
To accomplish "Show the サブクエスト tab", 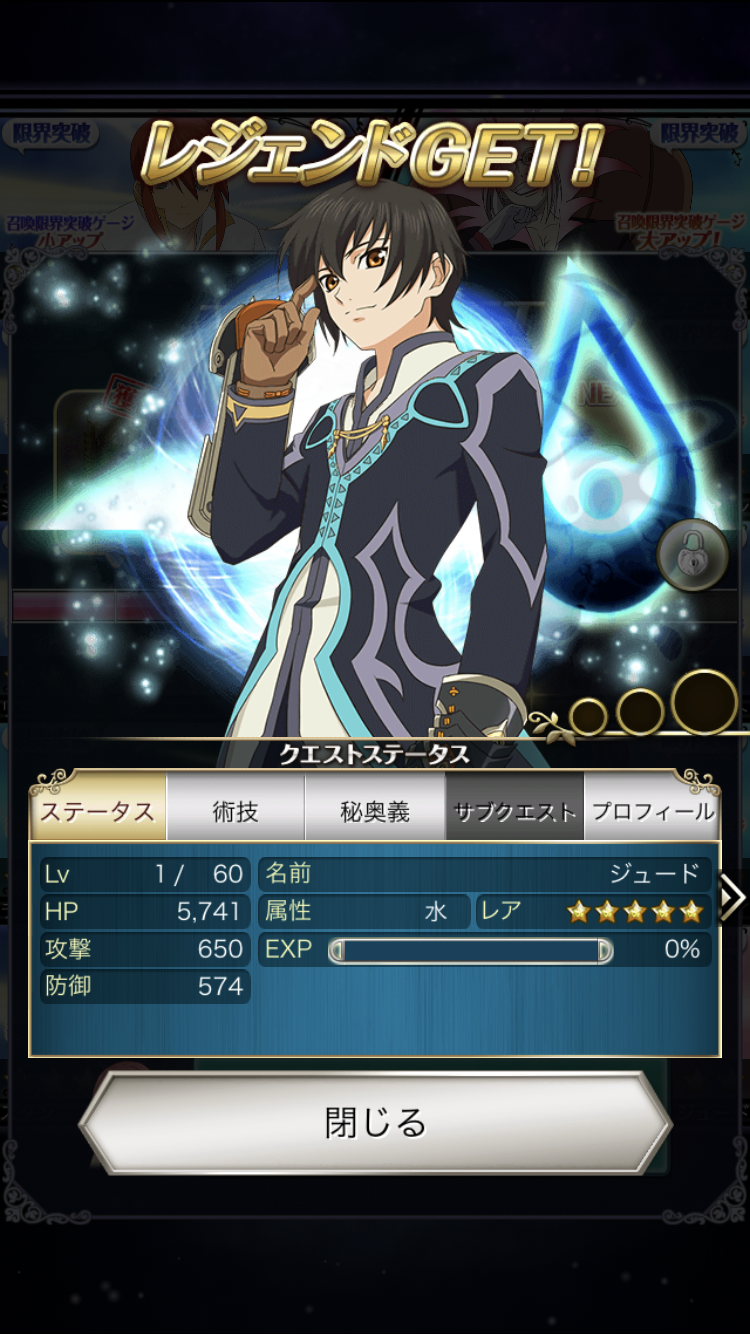I will point(514,810).
